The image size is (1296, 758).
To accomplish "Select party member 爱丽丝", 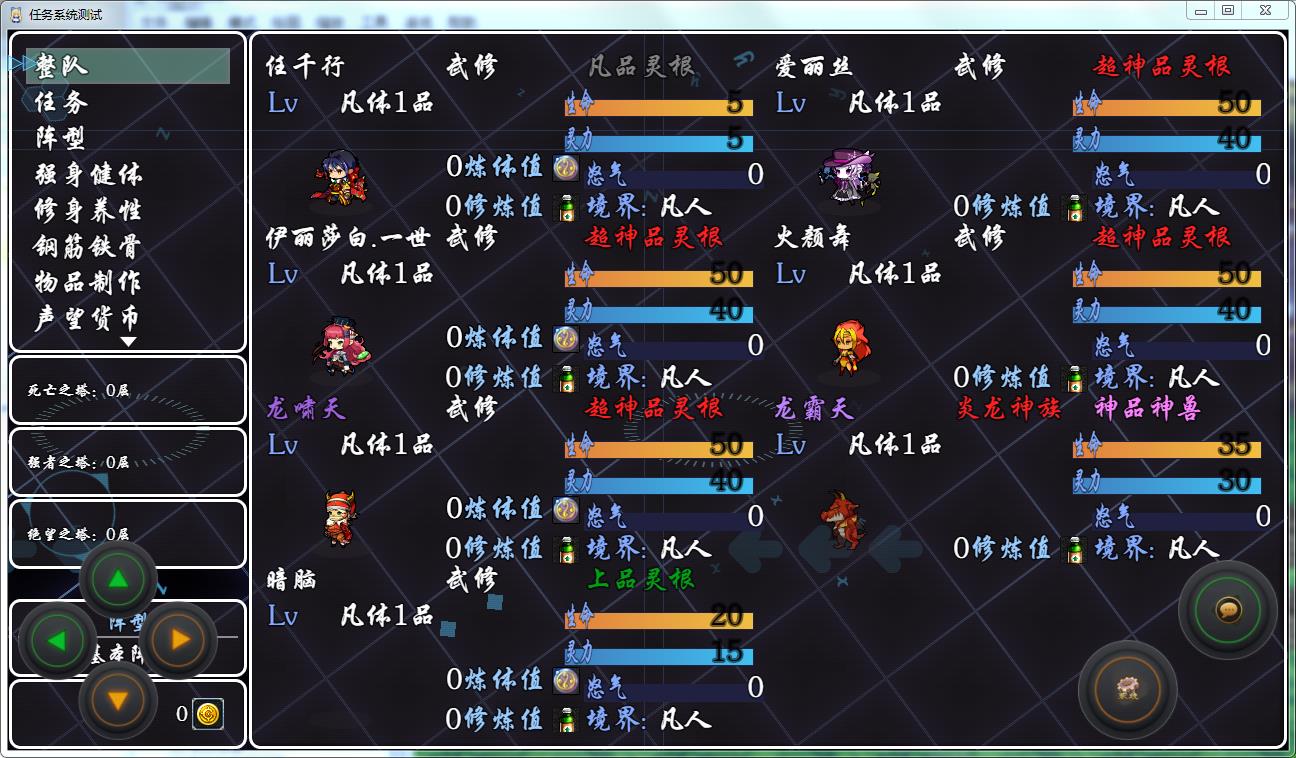I will 814,66.
